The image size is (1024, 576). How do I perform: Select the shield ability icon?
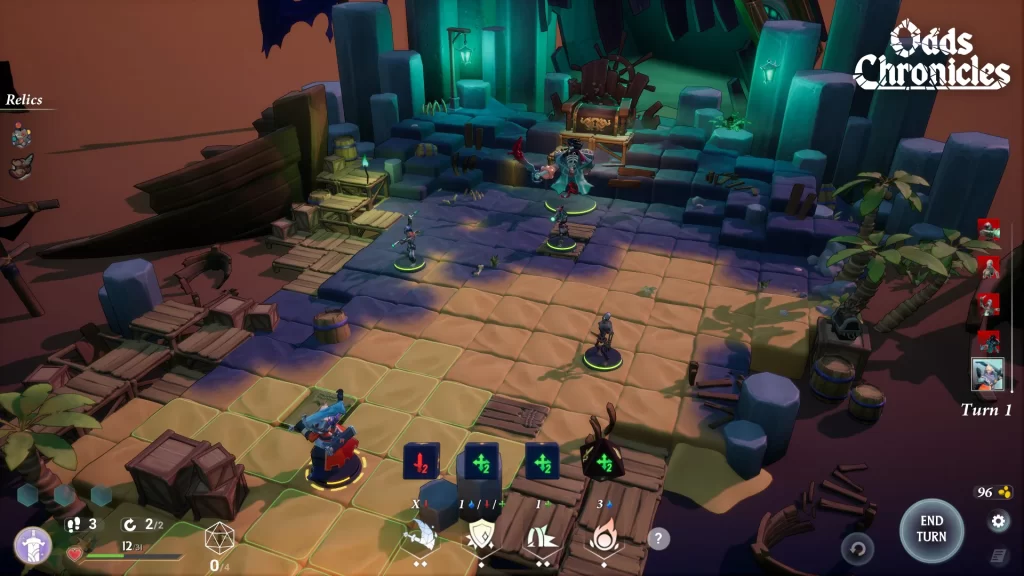pyautogui.click(x=480, y=537)
